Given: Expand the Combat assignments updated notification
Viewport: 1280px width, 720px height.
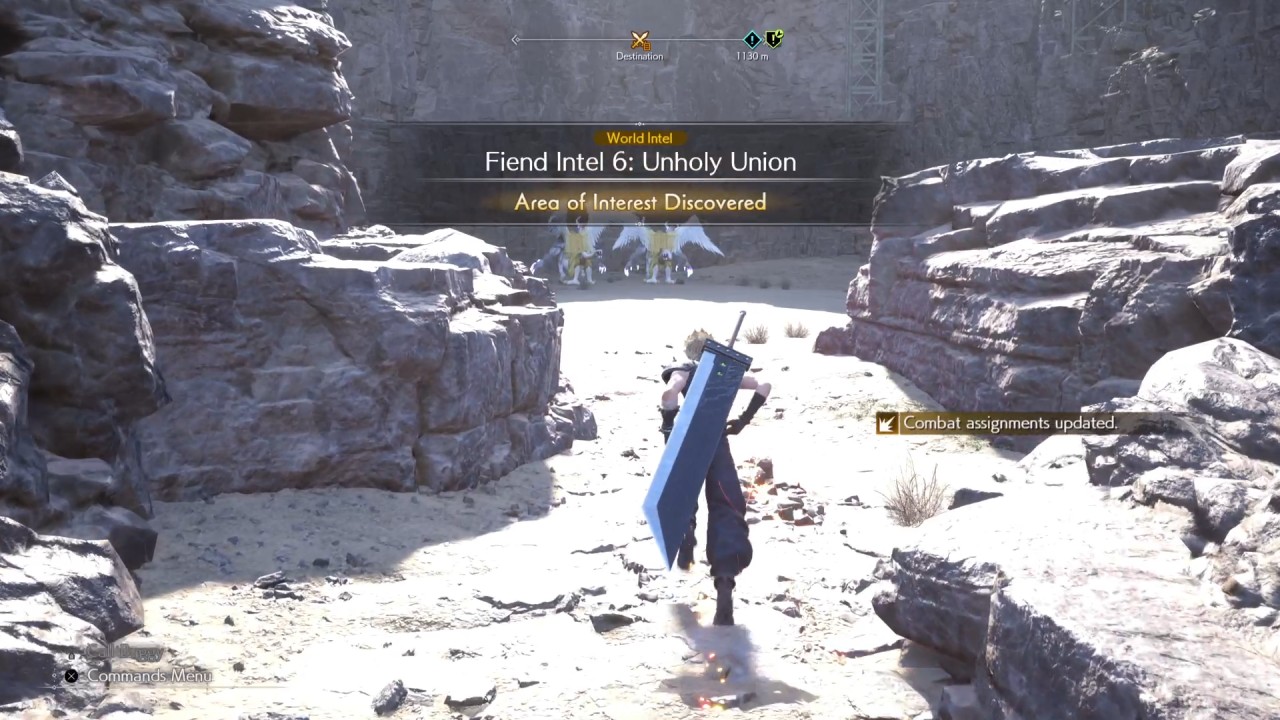Looking at the screenshot, I should coord(1010,423).
